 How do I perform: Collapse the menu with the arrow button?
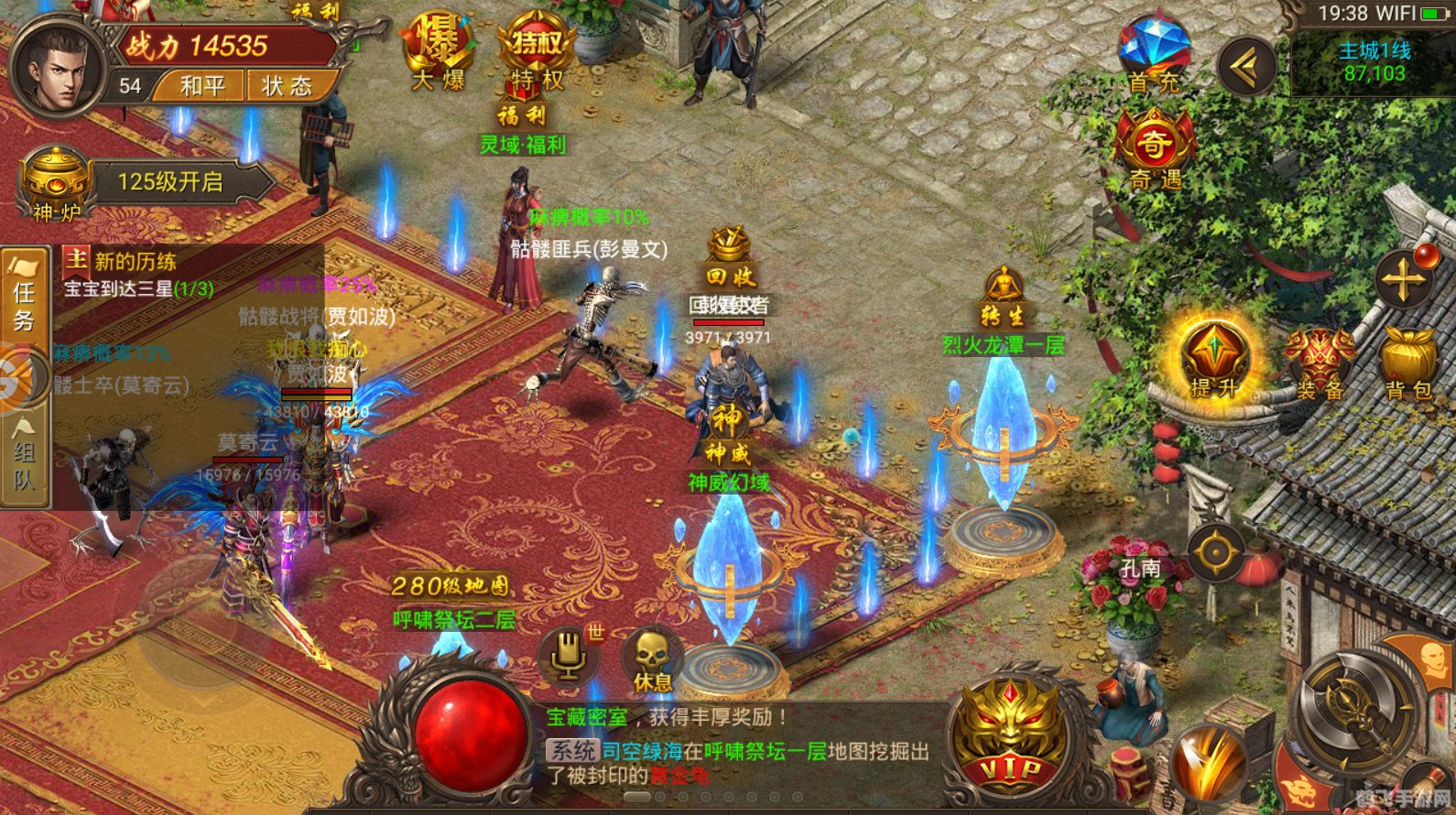tap(1245, 64)
